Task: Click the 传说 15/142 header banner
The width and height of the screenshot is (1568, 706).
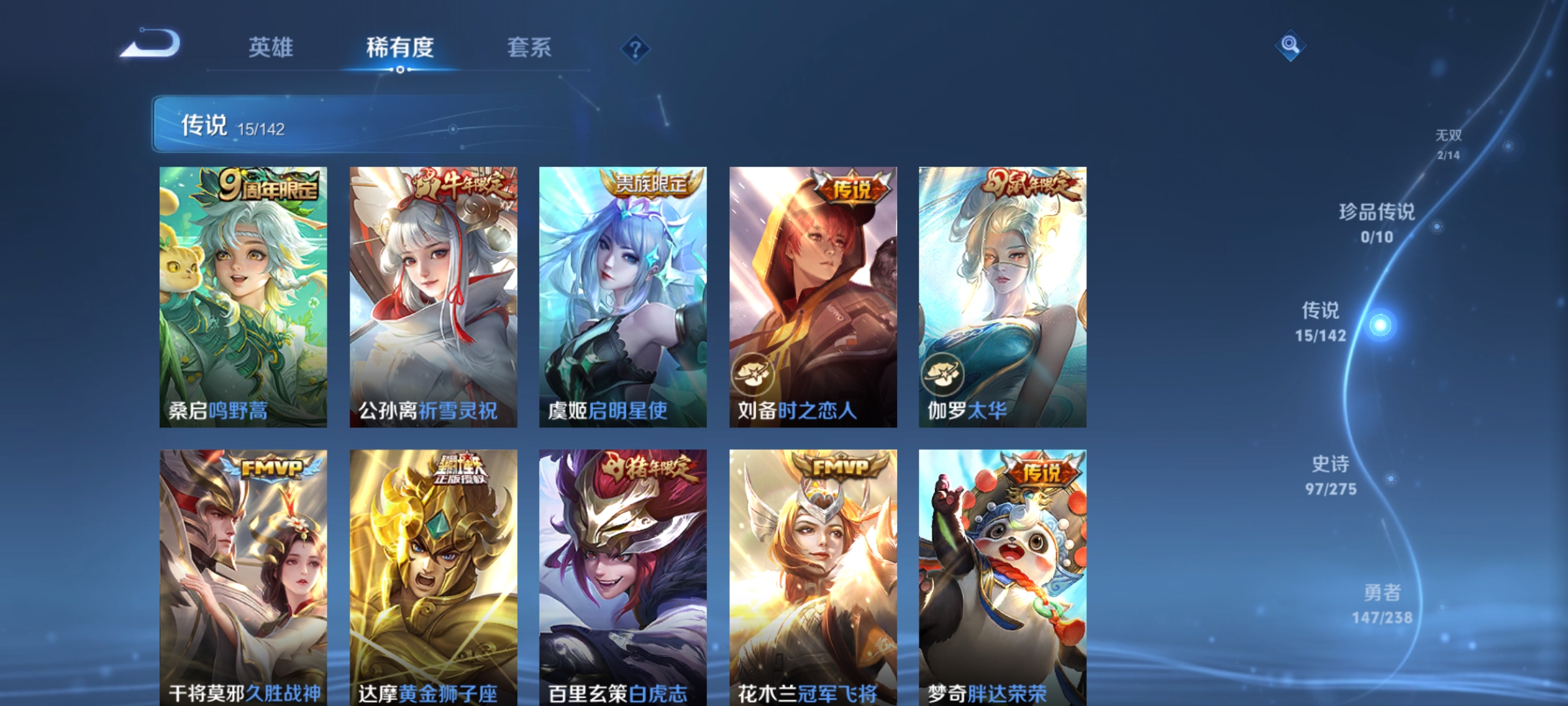Action: click(x=327, y=123)
